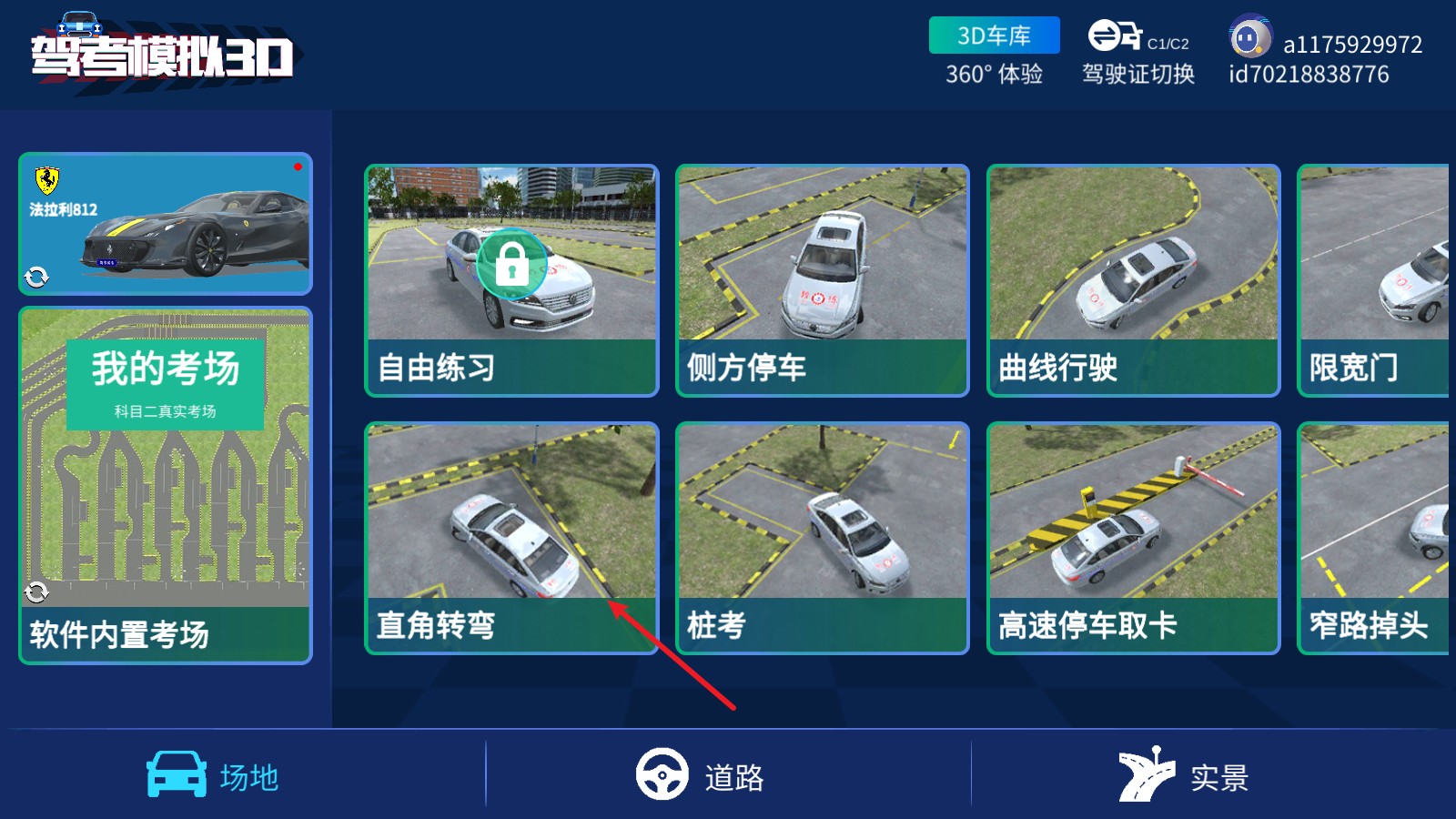Refresh the 法拉利812 car preview
This screenshot has height=819, width=1456.
pyautogui.click(x=37, y=274)
